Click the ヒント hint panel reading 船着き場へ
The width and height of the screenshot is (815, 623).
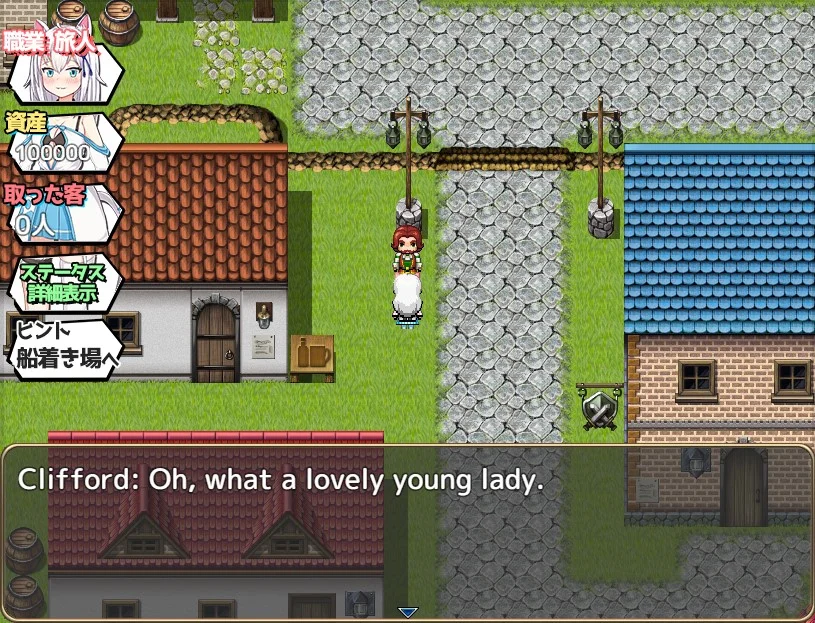(62, 347)
